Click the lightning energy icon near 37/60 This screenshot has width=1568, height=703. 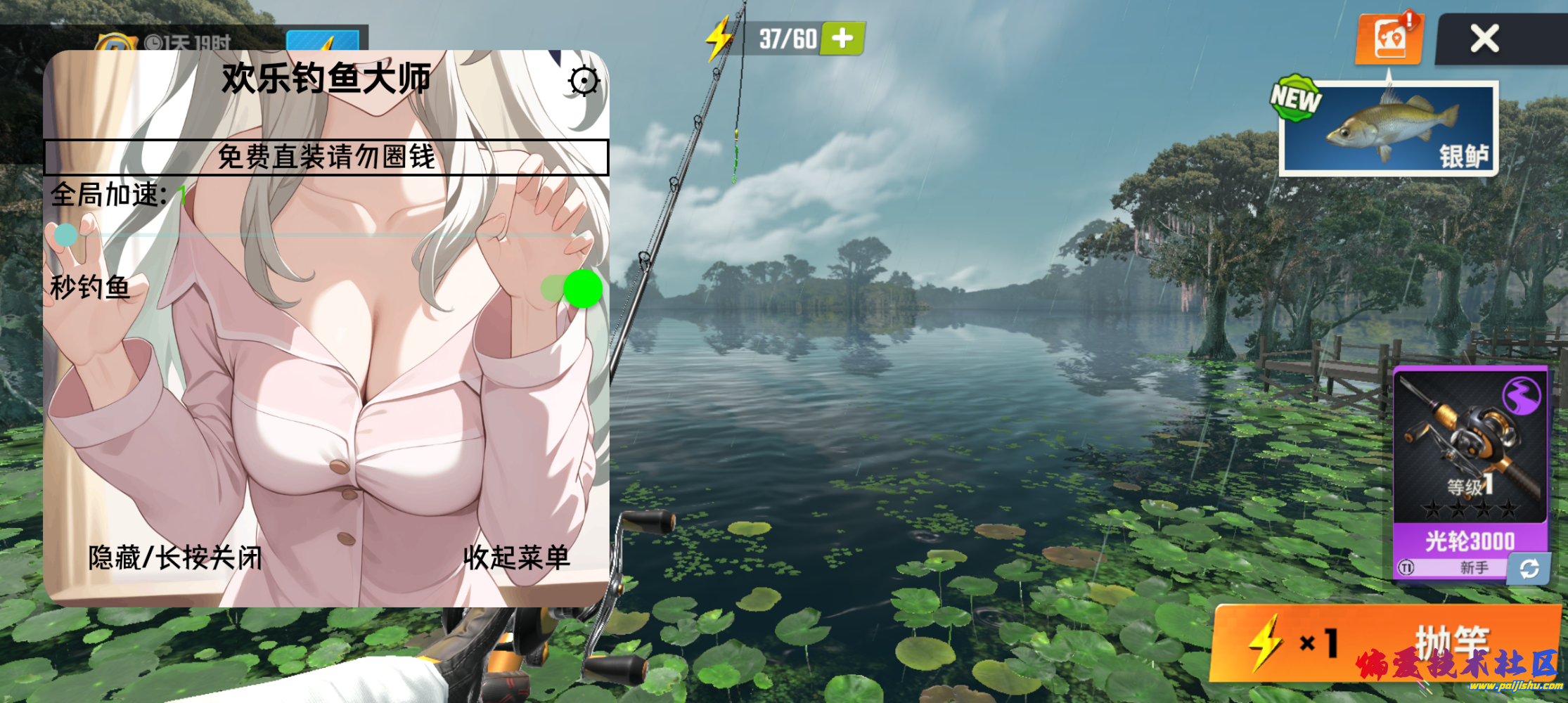pyautogui.click(x=718, y=39)
